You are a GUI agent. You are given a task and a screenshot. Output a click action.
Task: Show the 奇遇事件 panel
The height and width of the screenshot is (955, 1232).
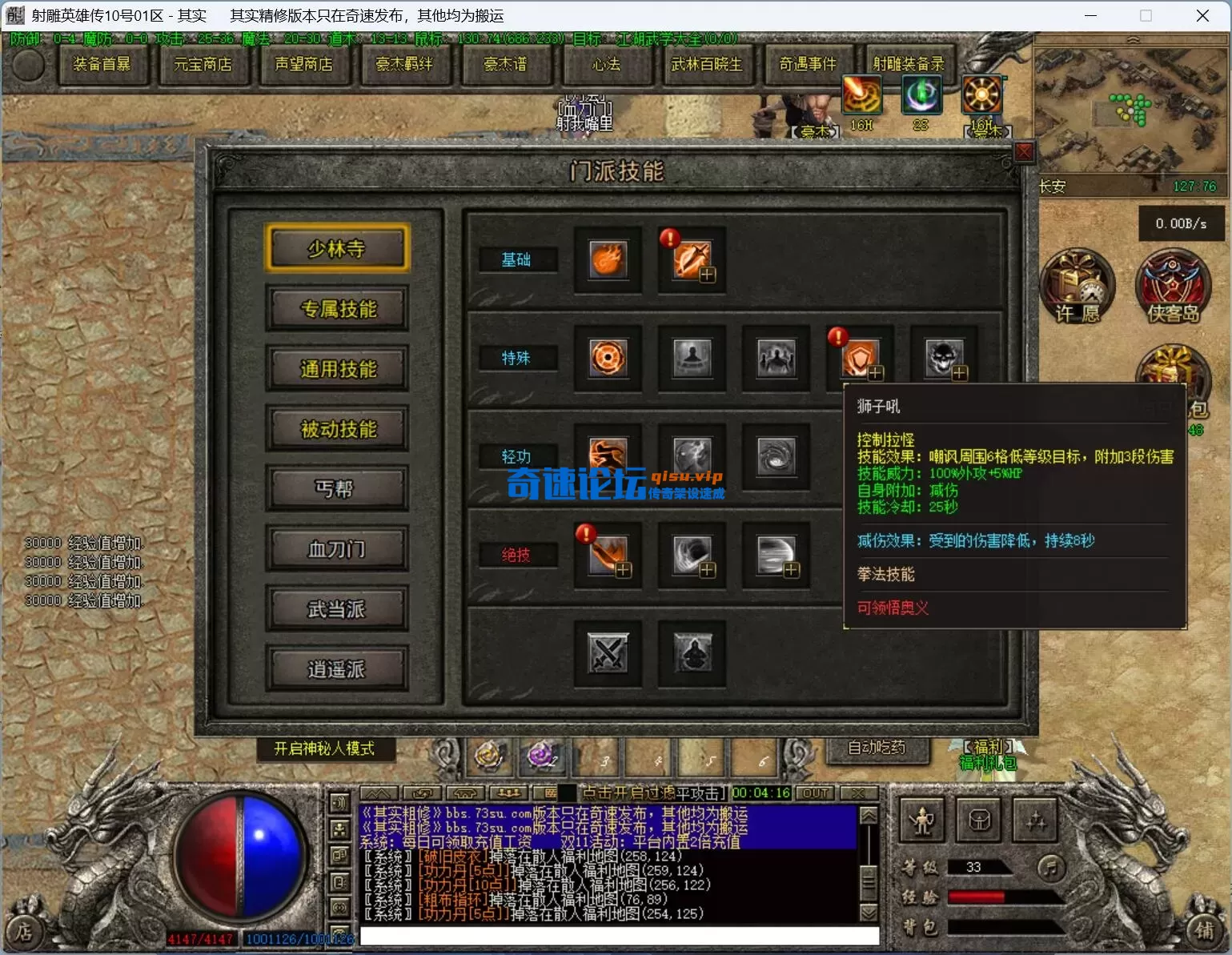pyautogui.click(x=807, y=64)
